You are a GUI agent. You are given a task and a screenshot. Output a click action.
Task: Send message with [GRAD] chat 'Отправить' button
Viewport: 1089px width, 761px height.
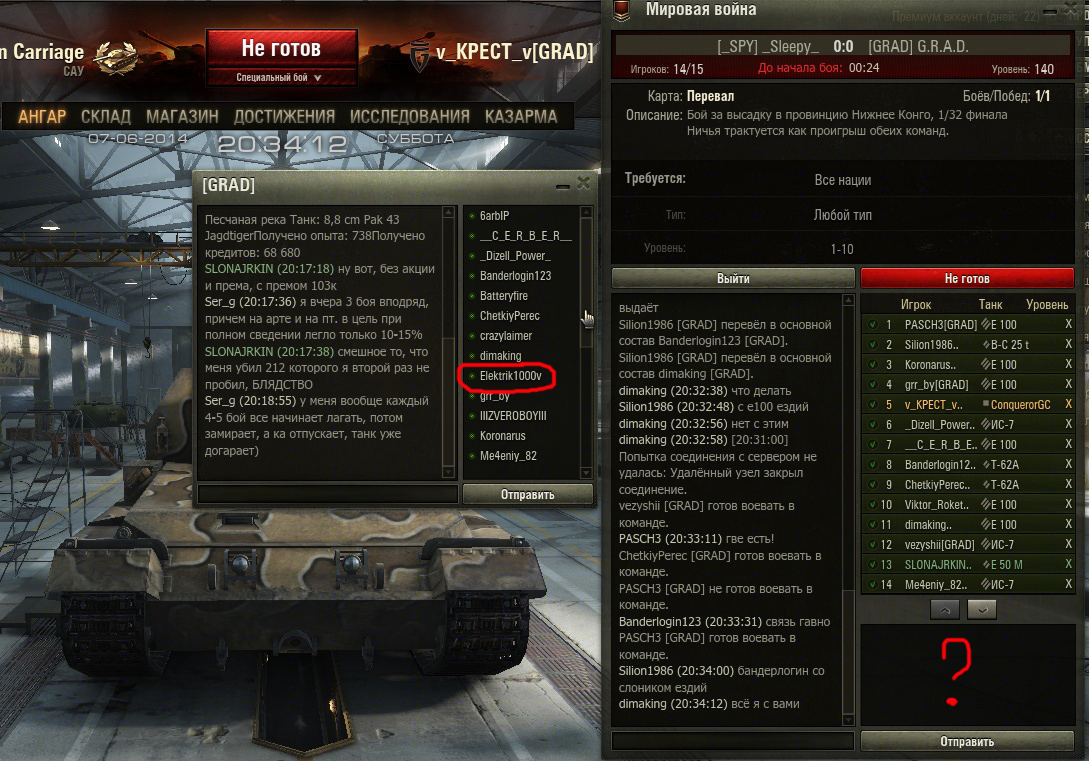tap(527, 494)
